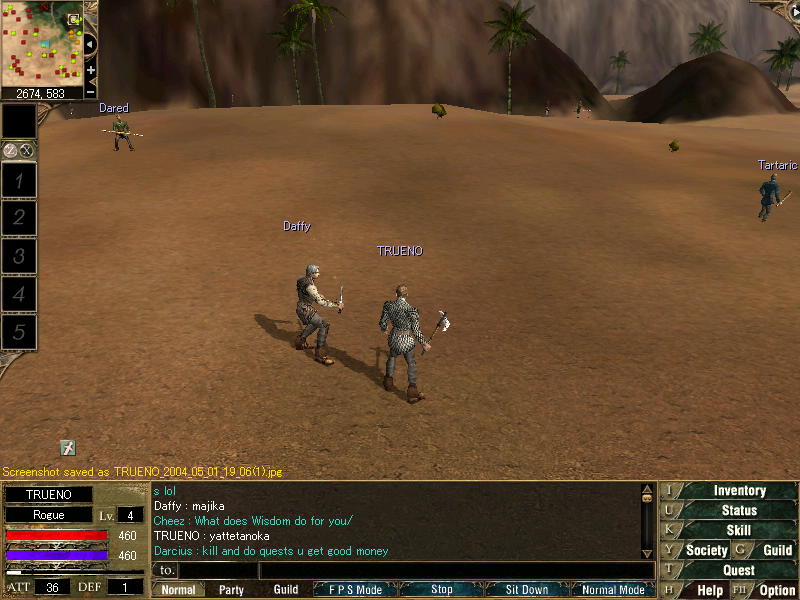Screen dimensions: 800x600
Task: Open the Inventory panel
Action: 739,491
